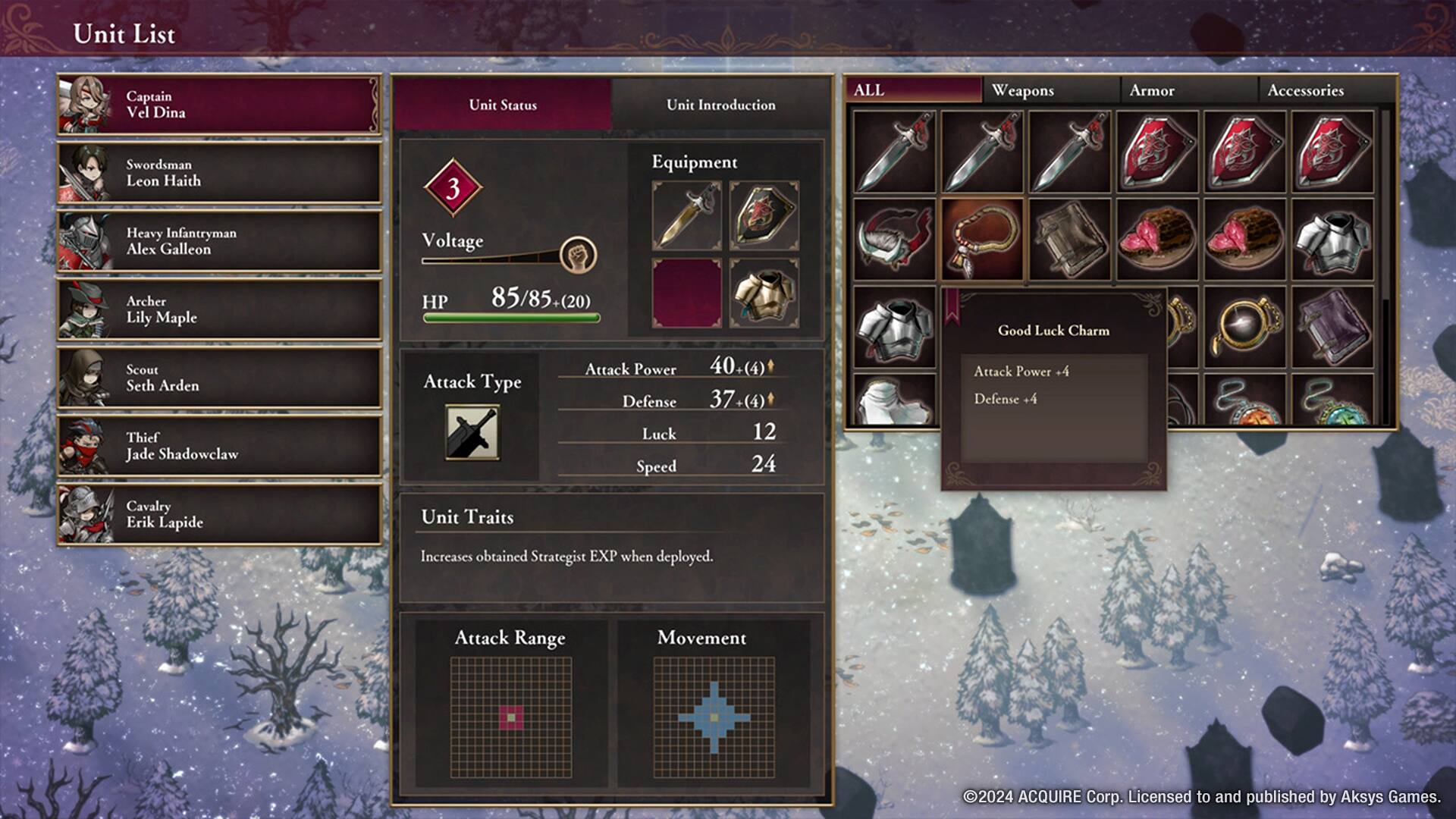Select the pink meat inventory item

tap(1157, 237)
